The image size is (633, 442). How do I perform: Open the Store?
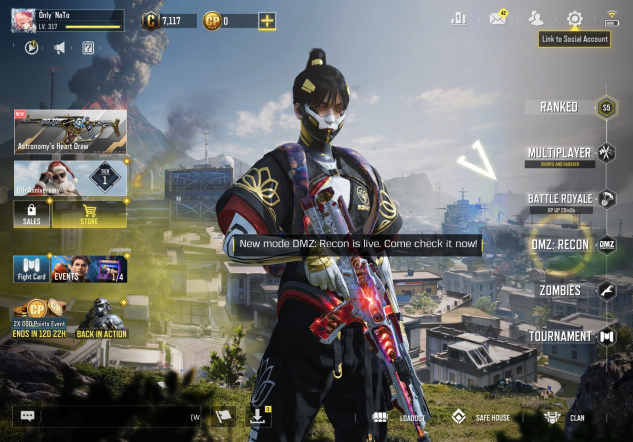tap(89, 214)
